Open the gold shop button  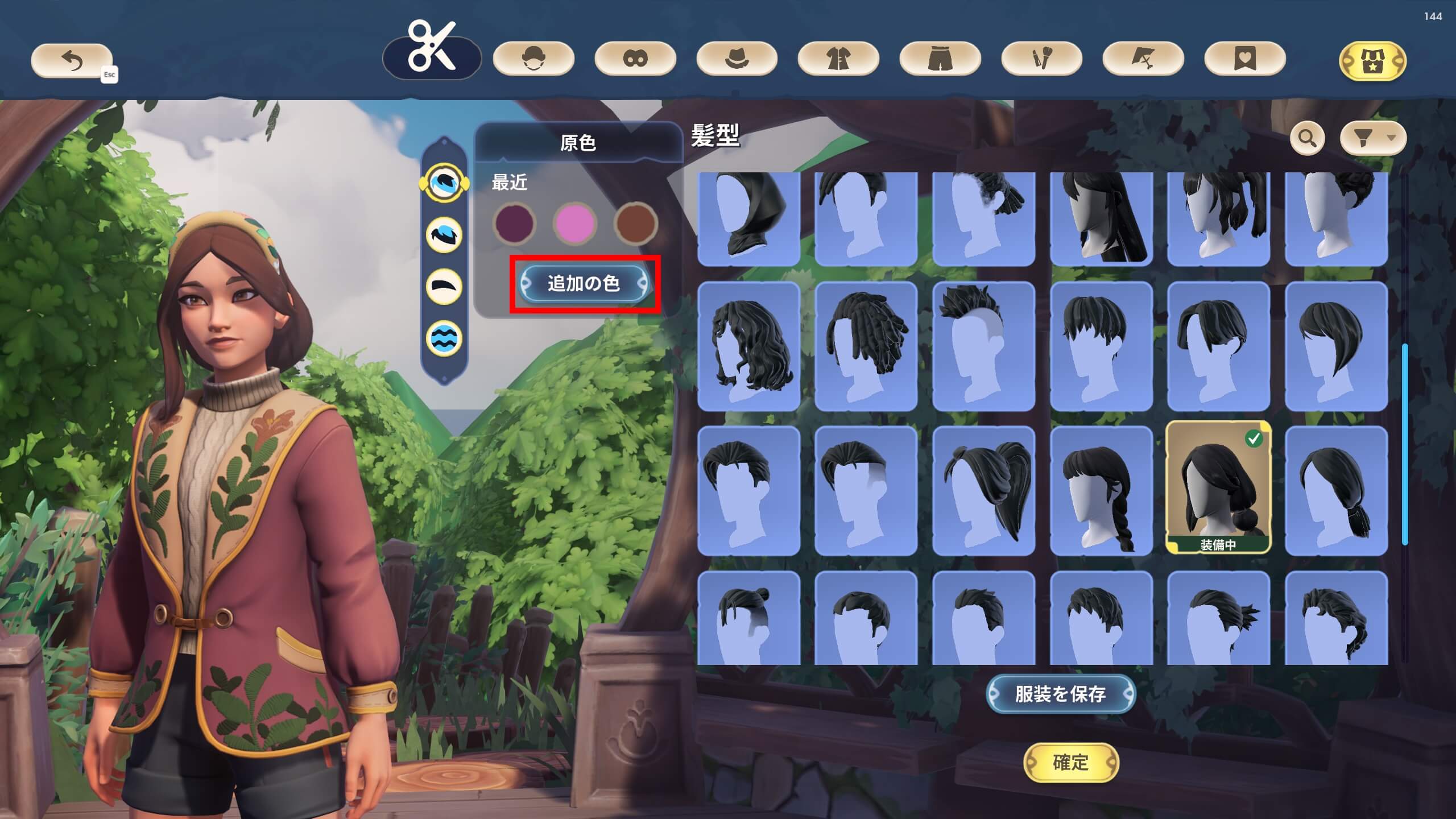pos(1372,60)
